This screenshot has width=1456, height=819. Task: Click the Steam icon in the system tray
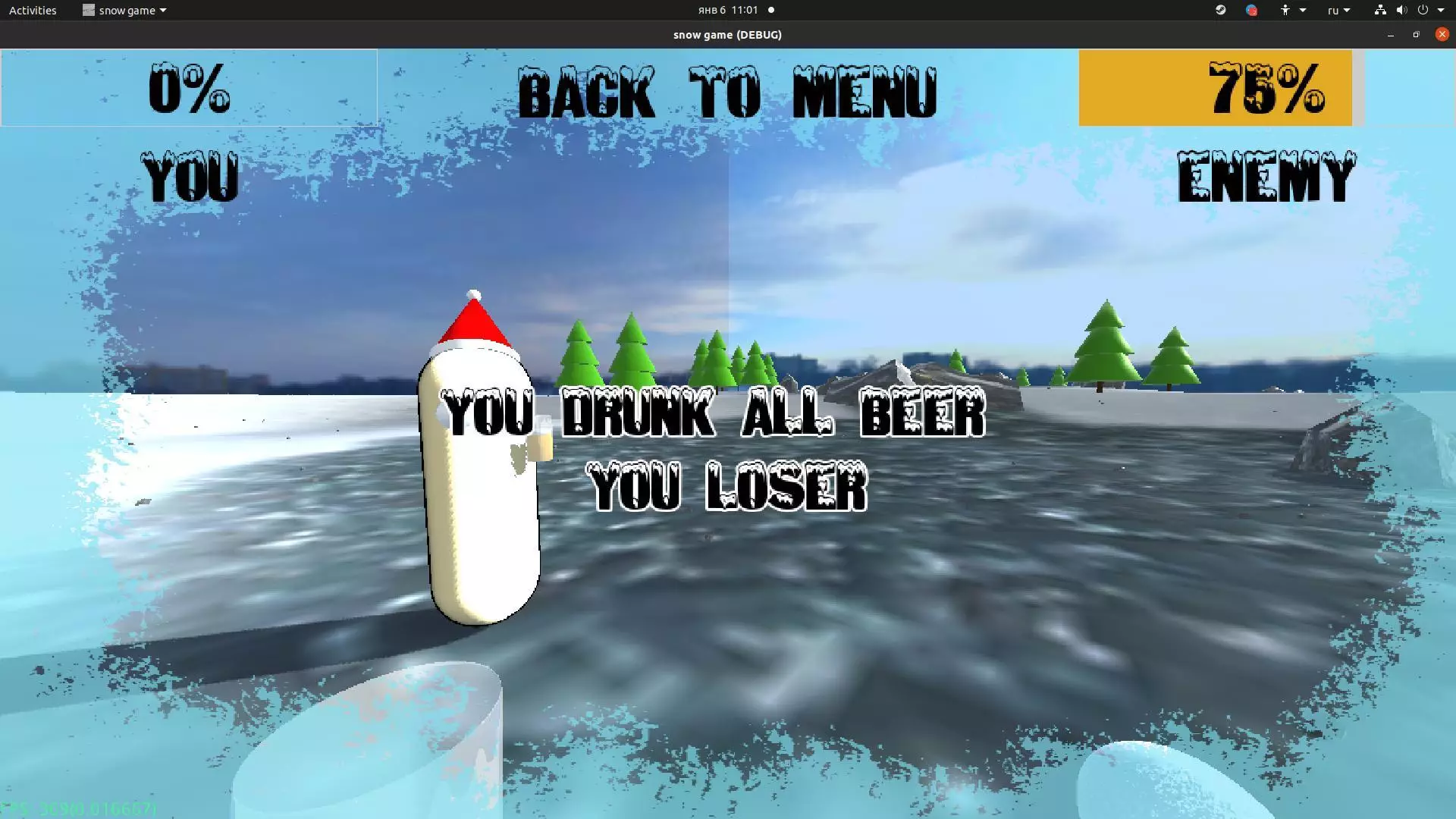(x=1220, y=10)
